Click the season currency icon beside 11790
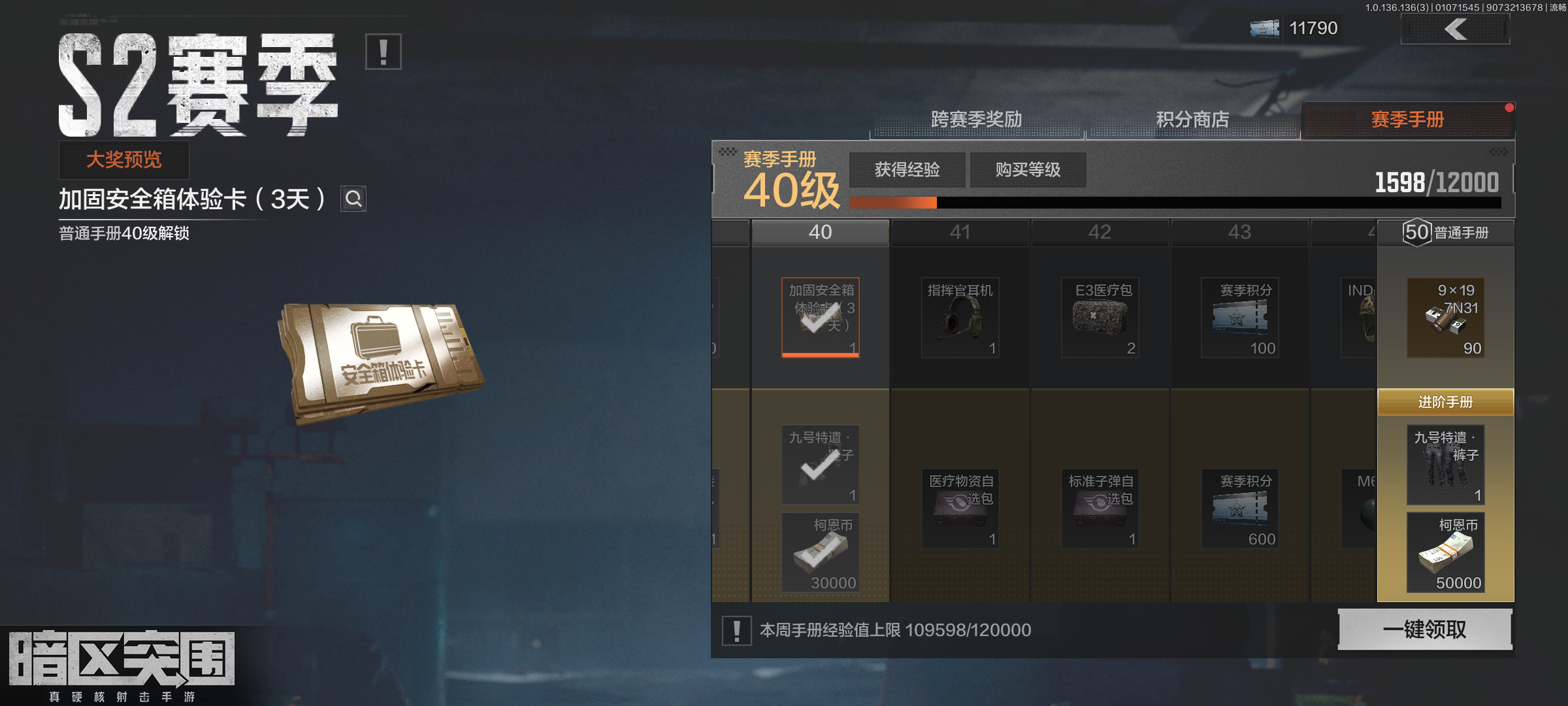This screenshot has width=1568, height=706. tap(1264, 28)
